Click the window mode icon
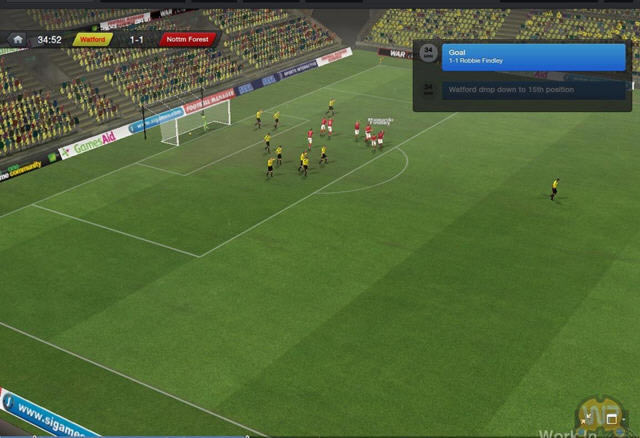Viewport: 640px width, 438px height. (612, 419)
